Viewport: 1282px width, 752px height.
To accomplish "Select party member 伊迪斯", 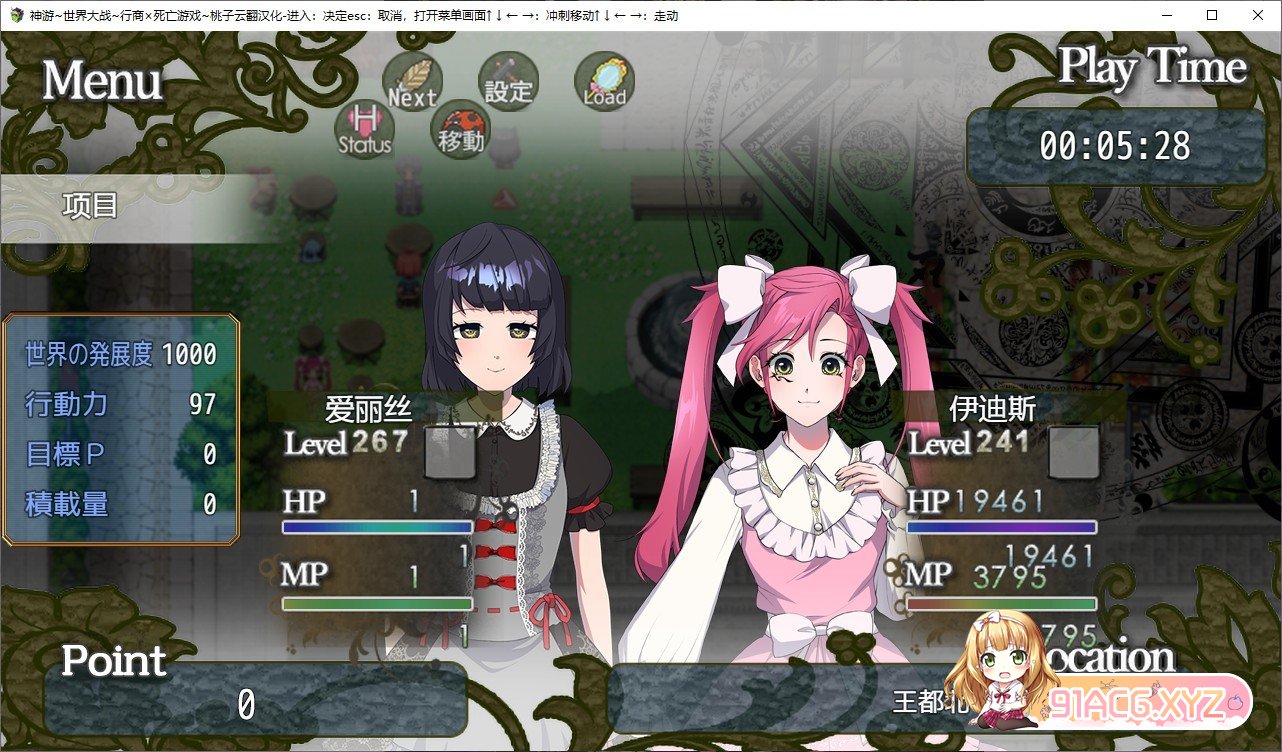I will click(992, 409).
